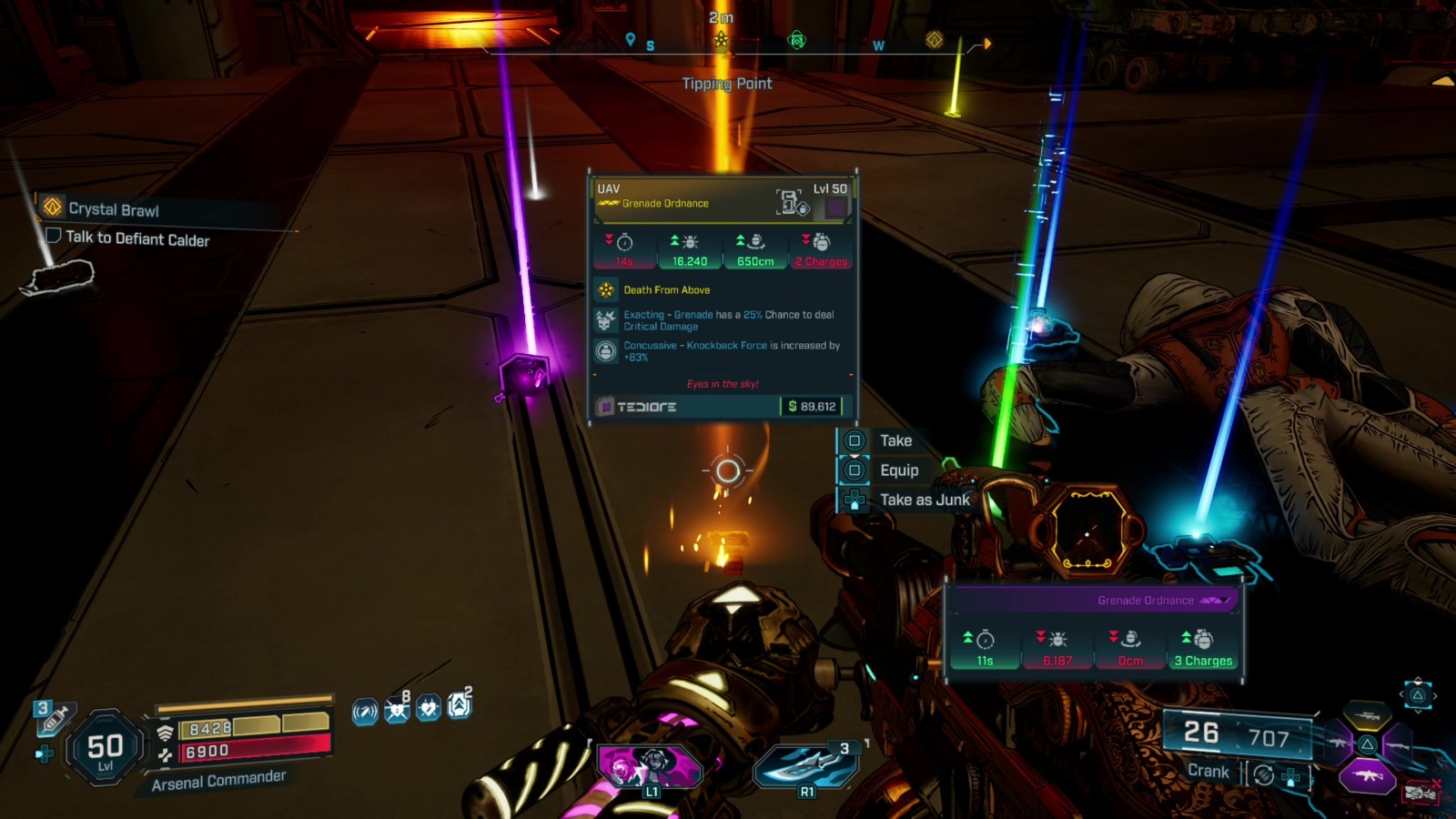
Task: Select the blue location pin on compass
Action: tap(630, 39)
